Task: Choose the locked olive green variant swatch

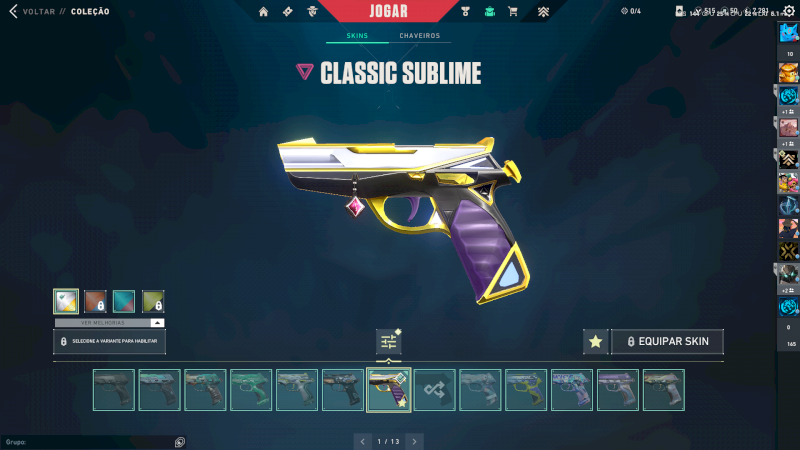Action: click(153, 302)
